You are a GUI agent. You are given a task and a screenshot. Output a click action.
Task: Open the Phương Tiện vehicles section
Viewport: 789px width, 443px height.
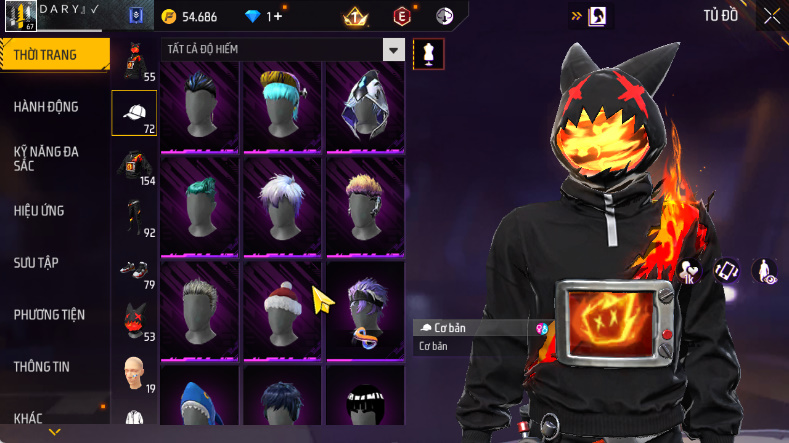pos(49,314)
